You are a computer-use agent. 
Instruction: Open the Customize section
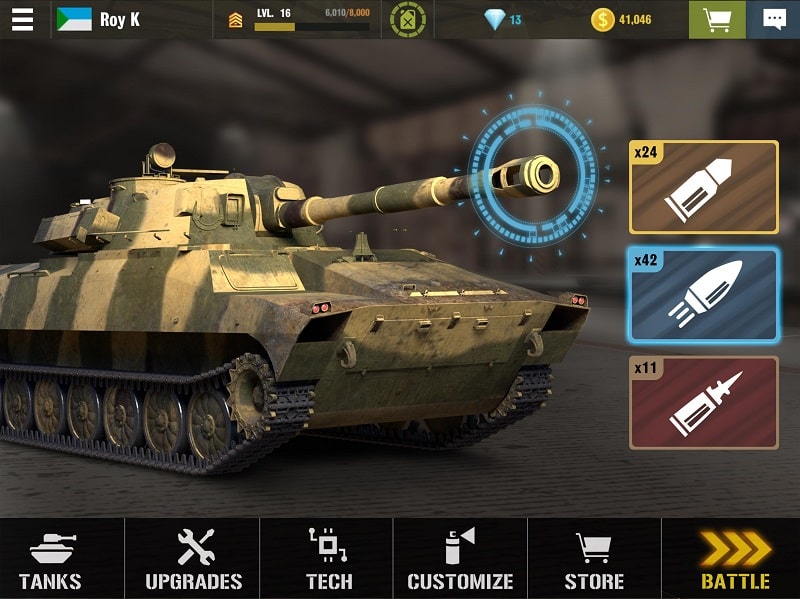click(460, 559)
